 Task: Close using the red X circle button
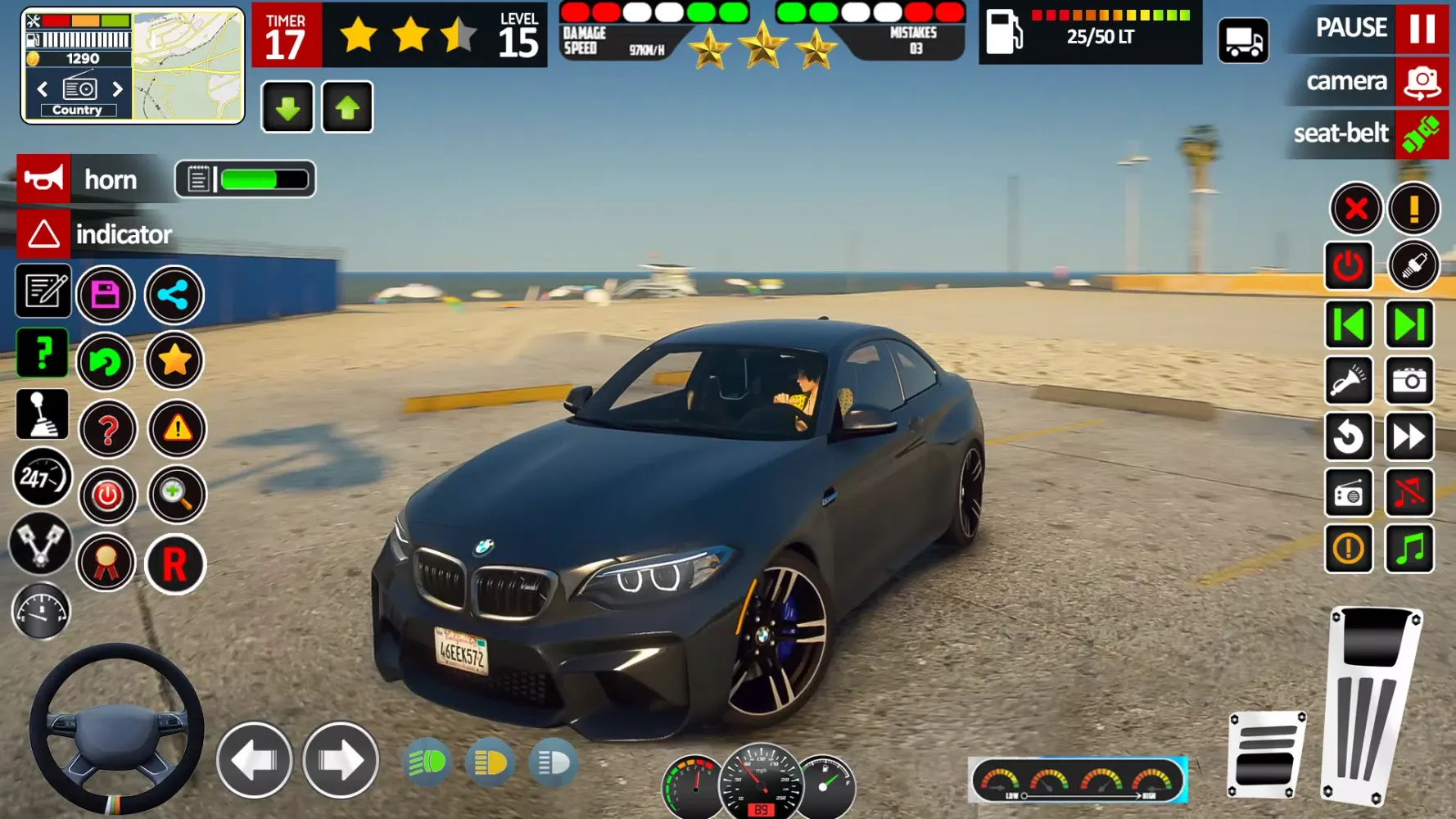[x=1356, y=209]
